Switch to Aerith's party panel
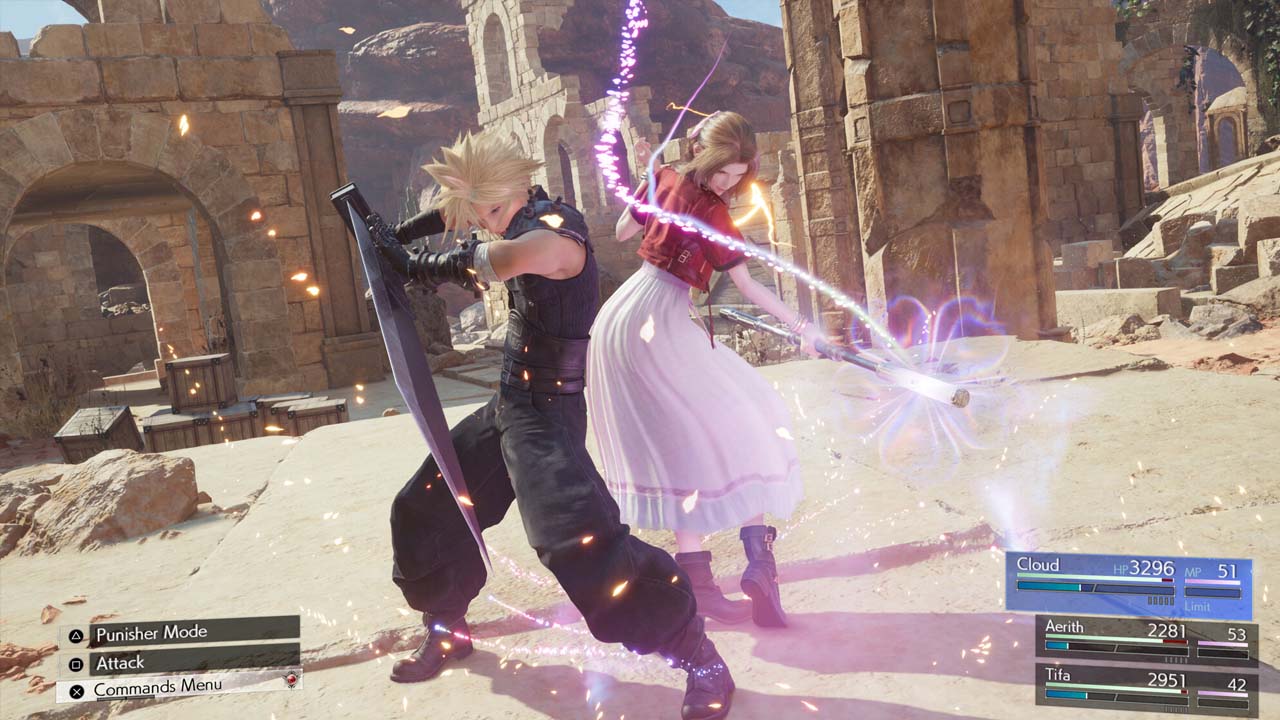This screenshot has width=1280, height=720. [1146, 640]
